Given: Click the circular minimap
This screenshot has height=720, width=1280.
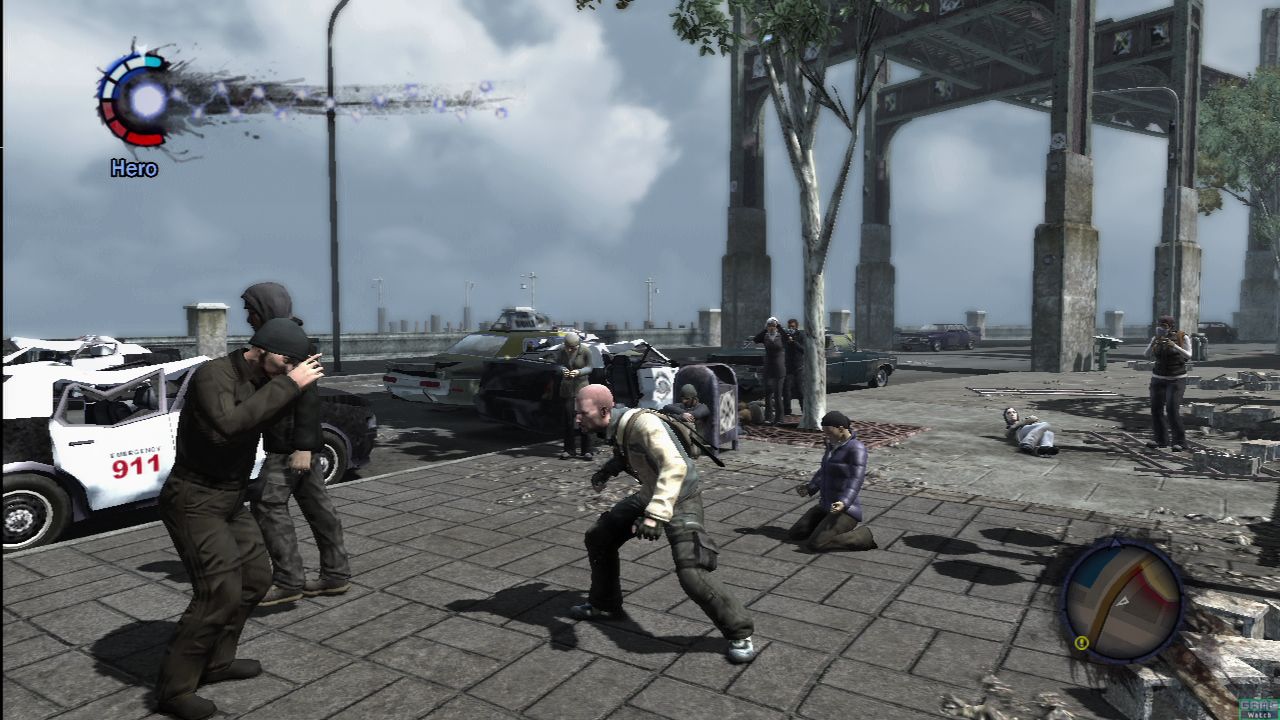Looking at the screenshot, I should point(1121,602).
